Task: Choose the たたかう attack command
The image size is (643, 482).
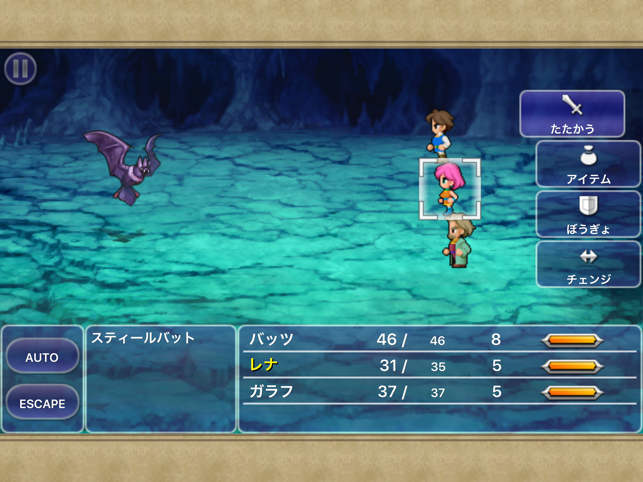Action: (572, 114)
